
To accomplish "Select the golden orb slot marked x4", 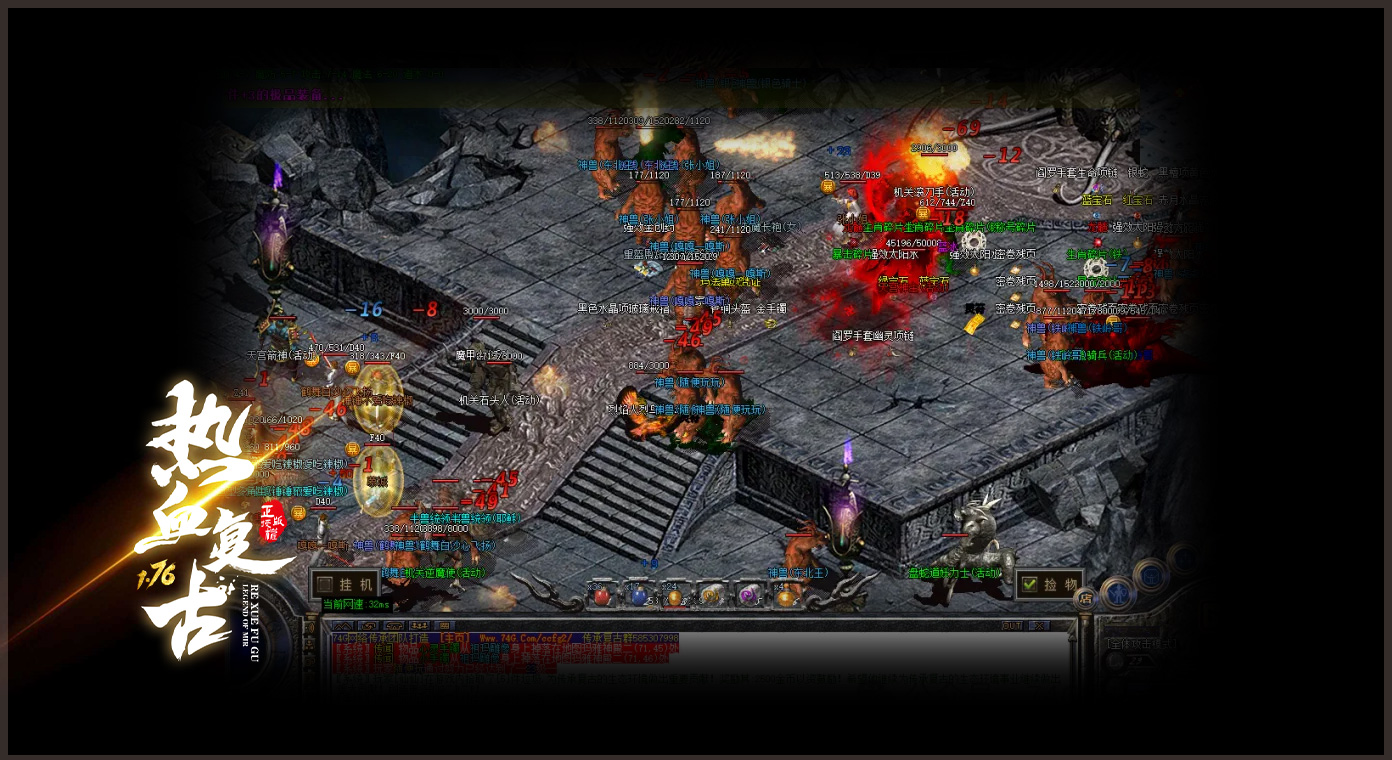I will coord(786,597).
